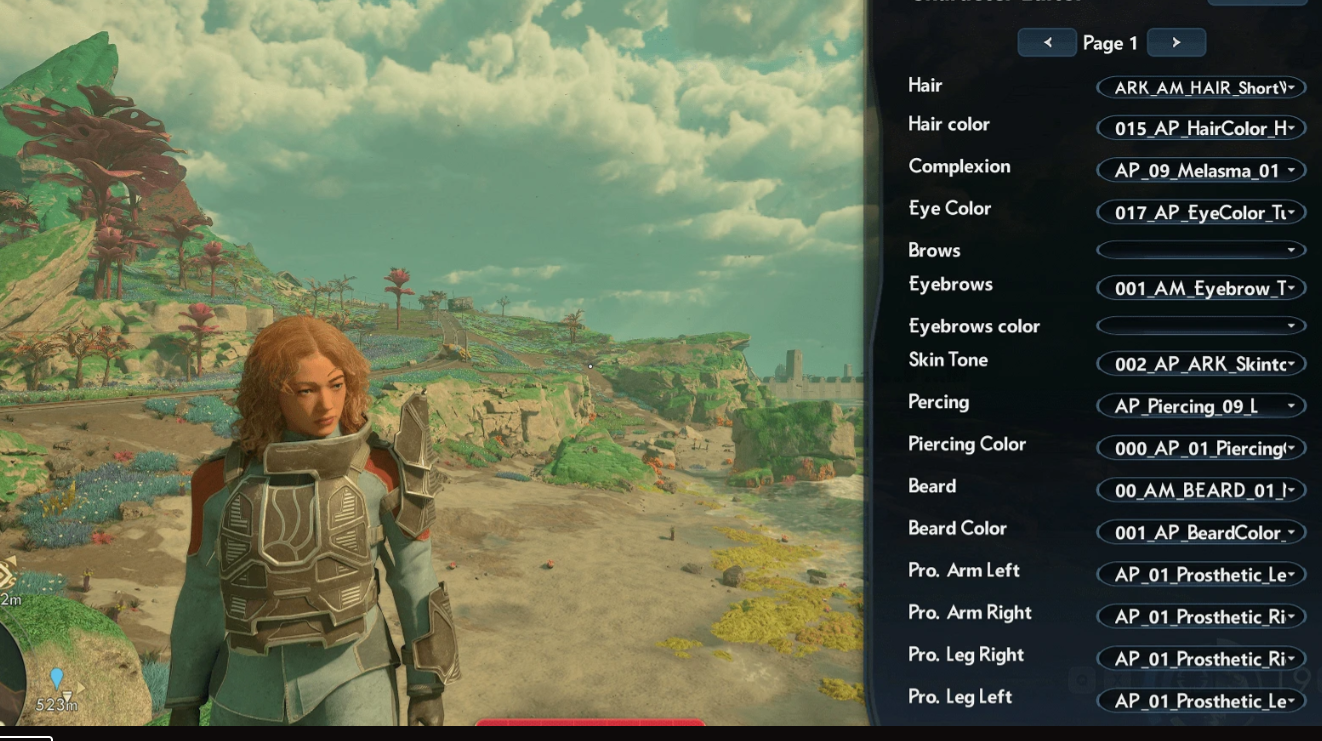Choose a new Eye Color option

pos(1201,213)
